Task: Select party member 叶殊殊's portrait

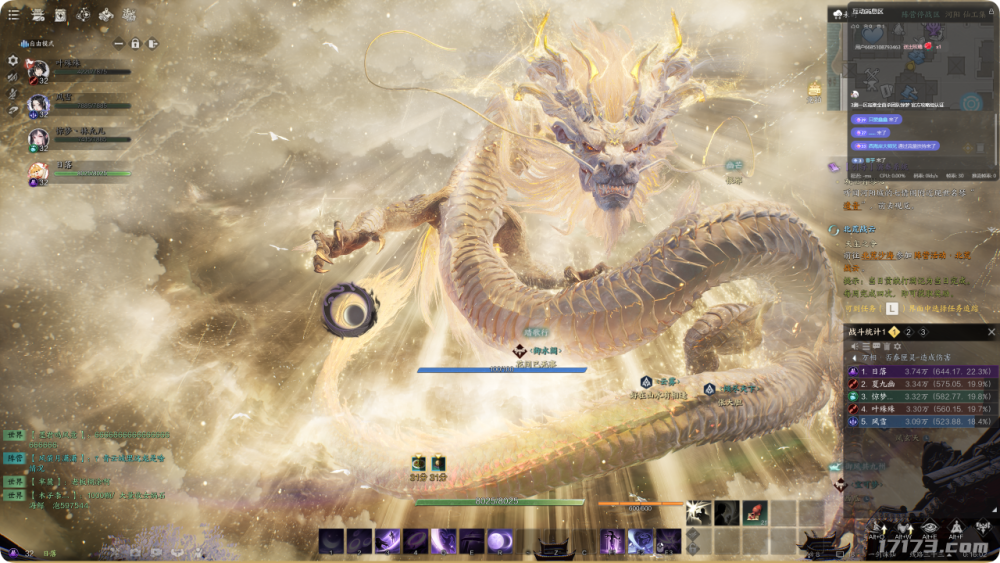Action: tap(38, 71)
